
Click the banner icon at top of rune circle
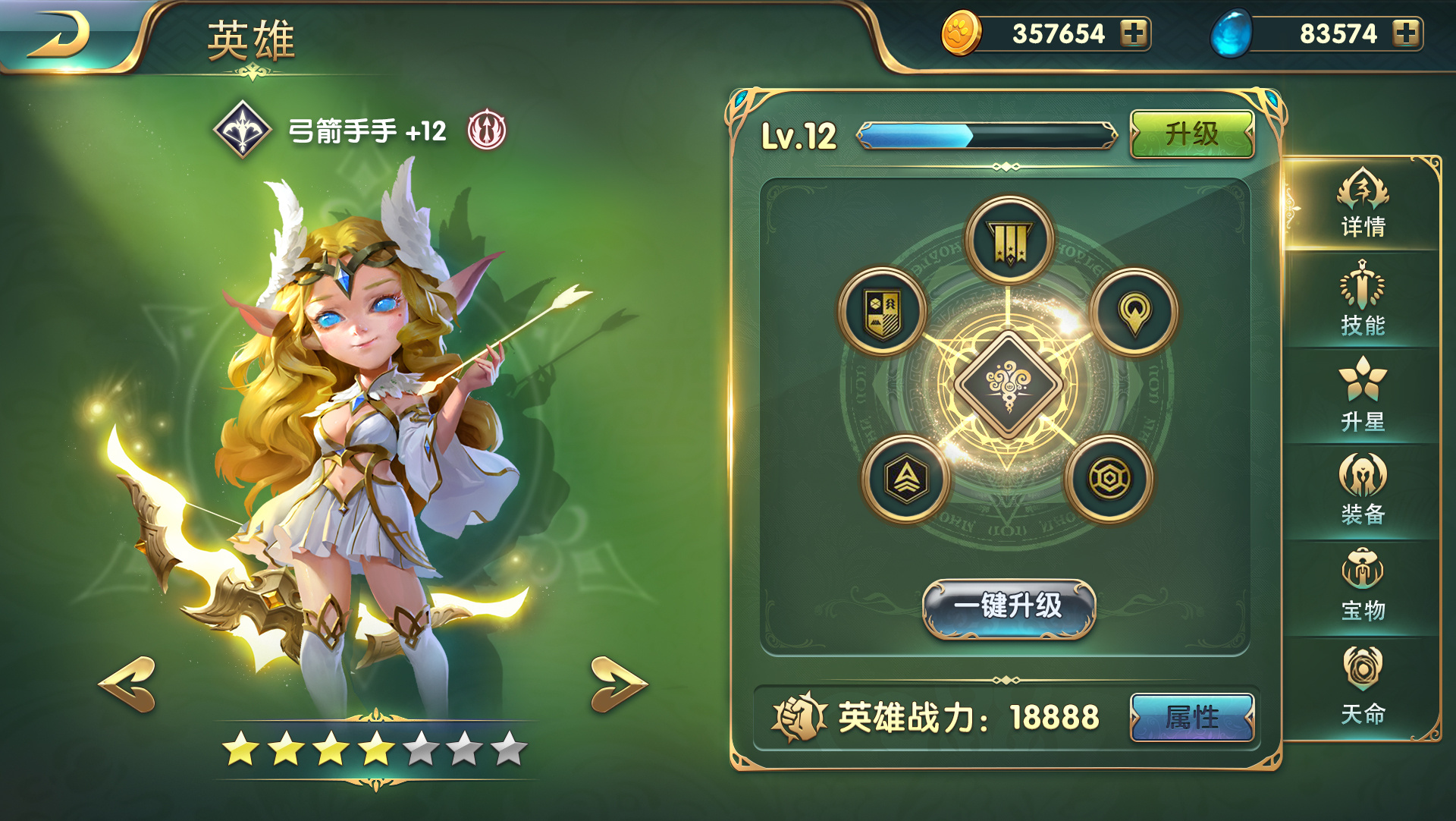tap(1010, 240)
